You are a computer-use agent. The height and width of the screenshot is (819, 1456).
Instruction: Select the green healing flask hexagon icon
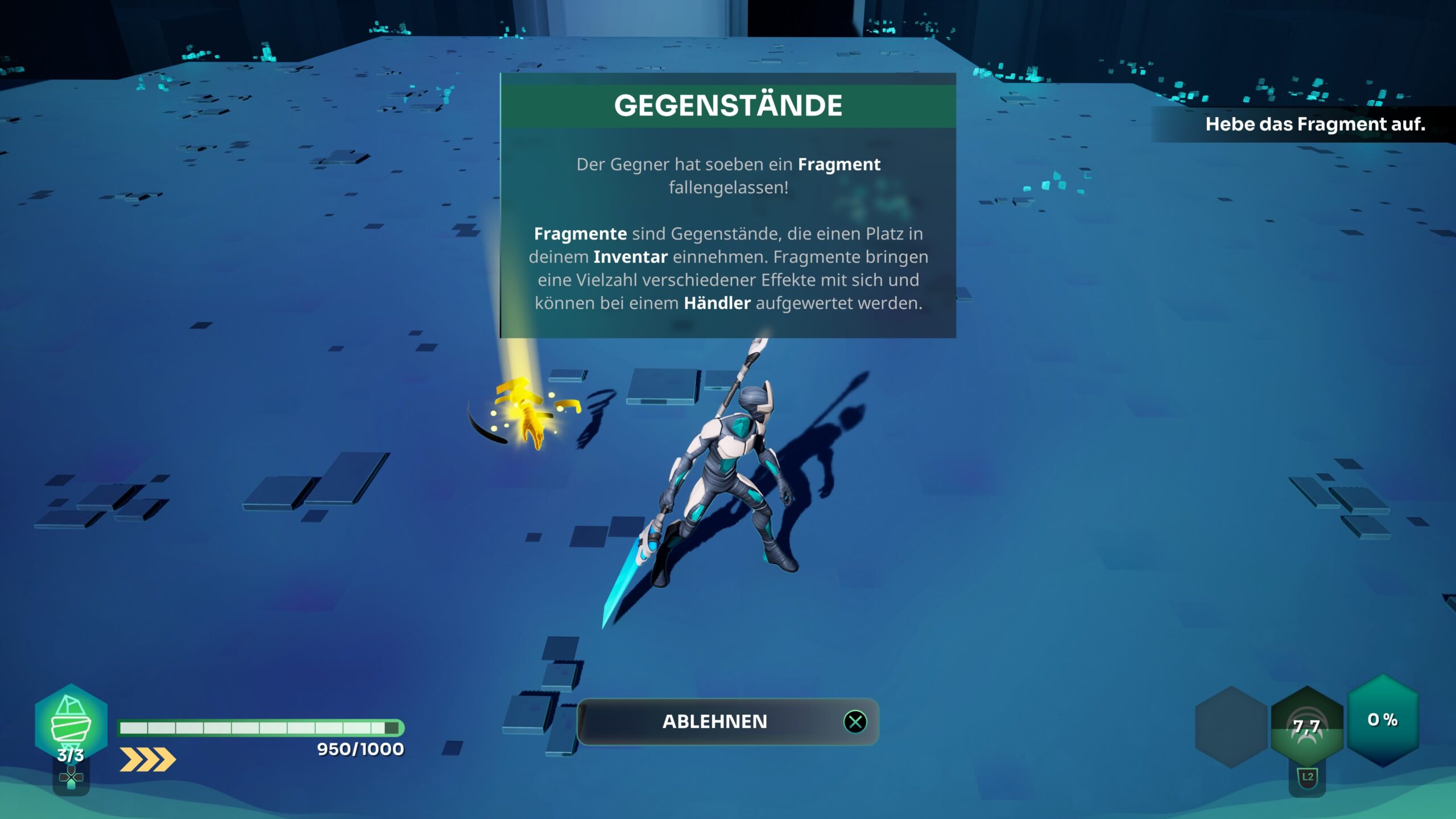pyautogui.click(x=71, y=723)
